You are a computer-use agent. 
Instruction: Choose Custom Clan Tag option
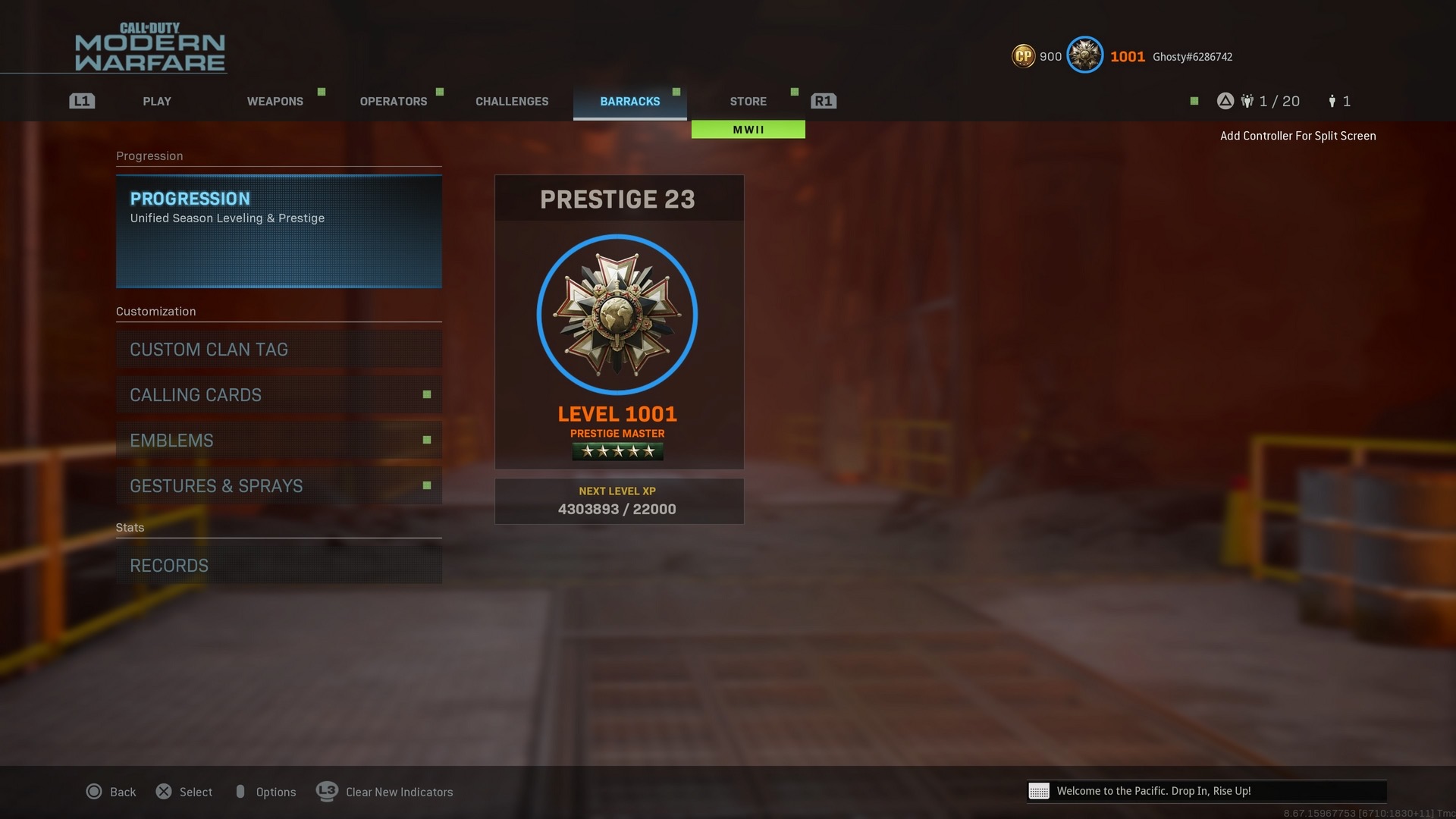click(278, 350)
